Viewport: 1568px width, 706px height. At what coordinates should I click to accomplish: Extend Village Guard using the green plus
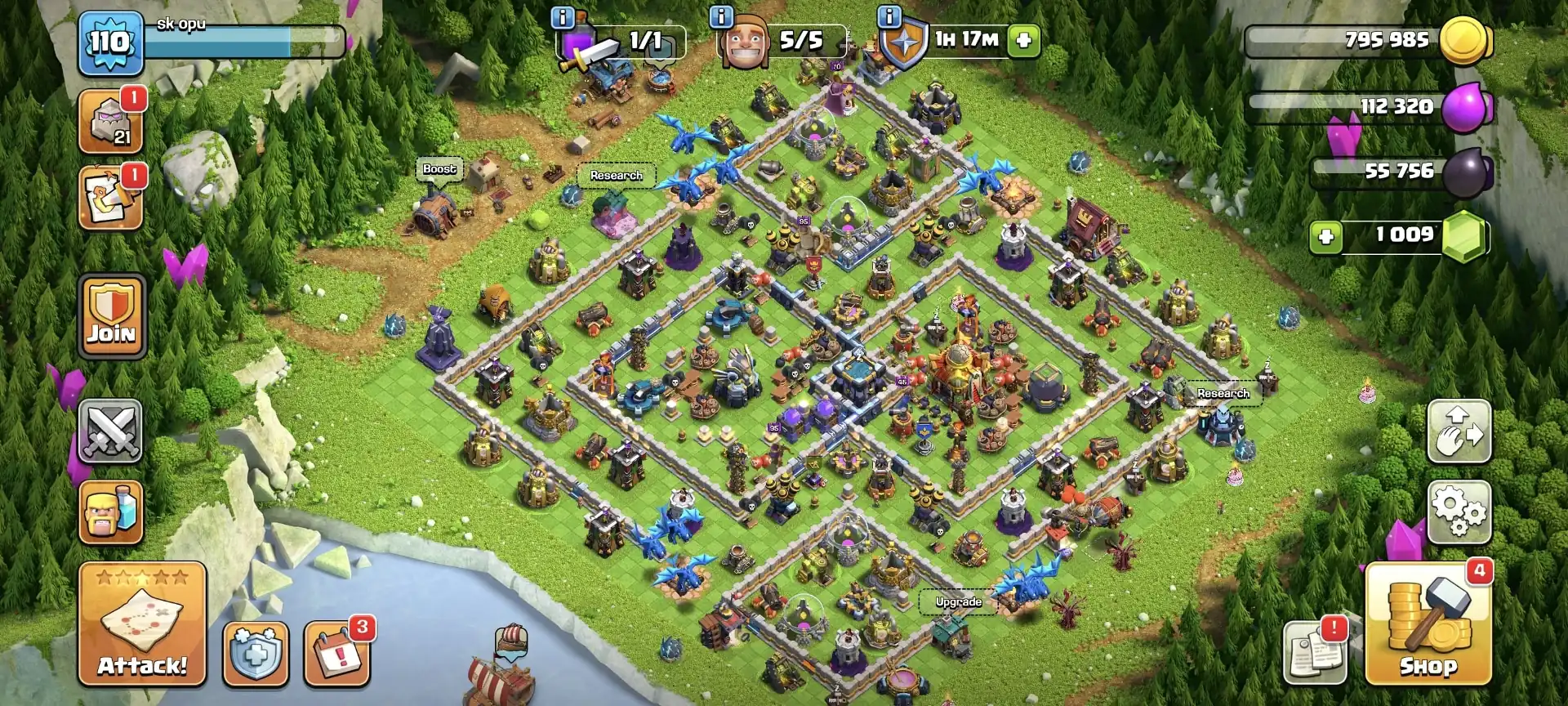pos(1023,38)
